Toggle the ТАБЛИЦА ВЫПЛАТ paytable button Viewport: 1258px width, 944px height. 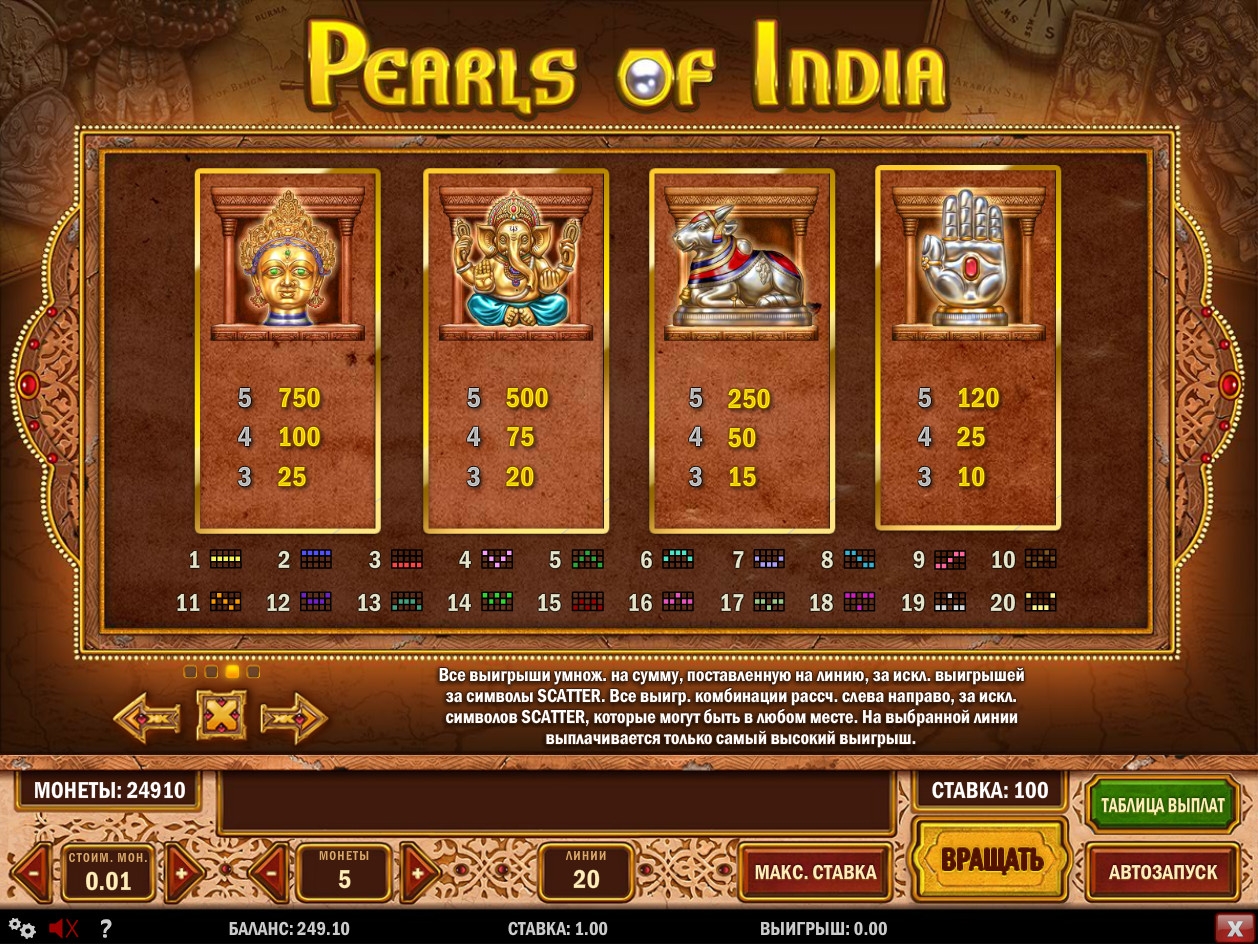(1162, 805)
